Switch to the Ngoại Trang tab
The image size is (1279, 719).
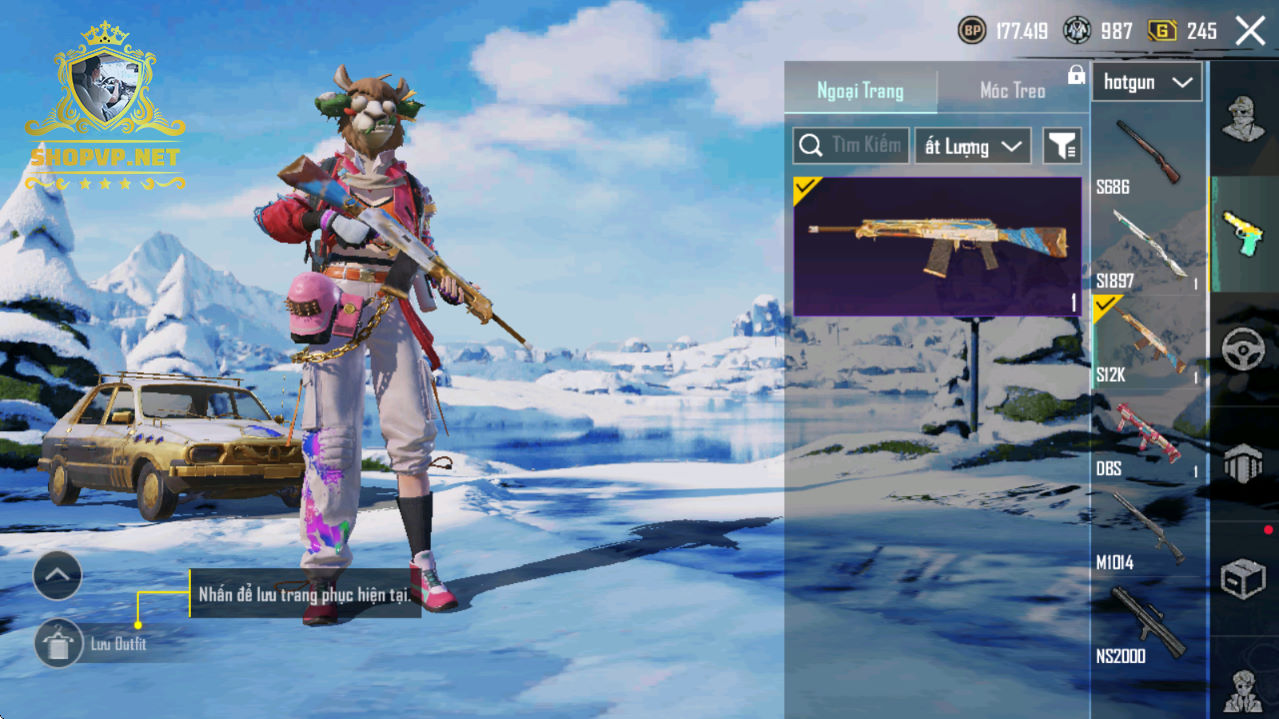coord(860,91)
